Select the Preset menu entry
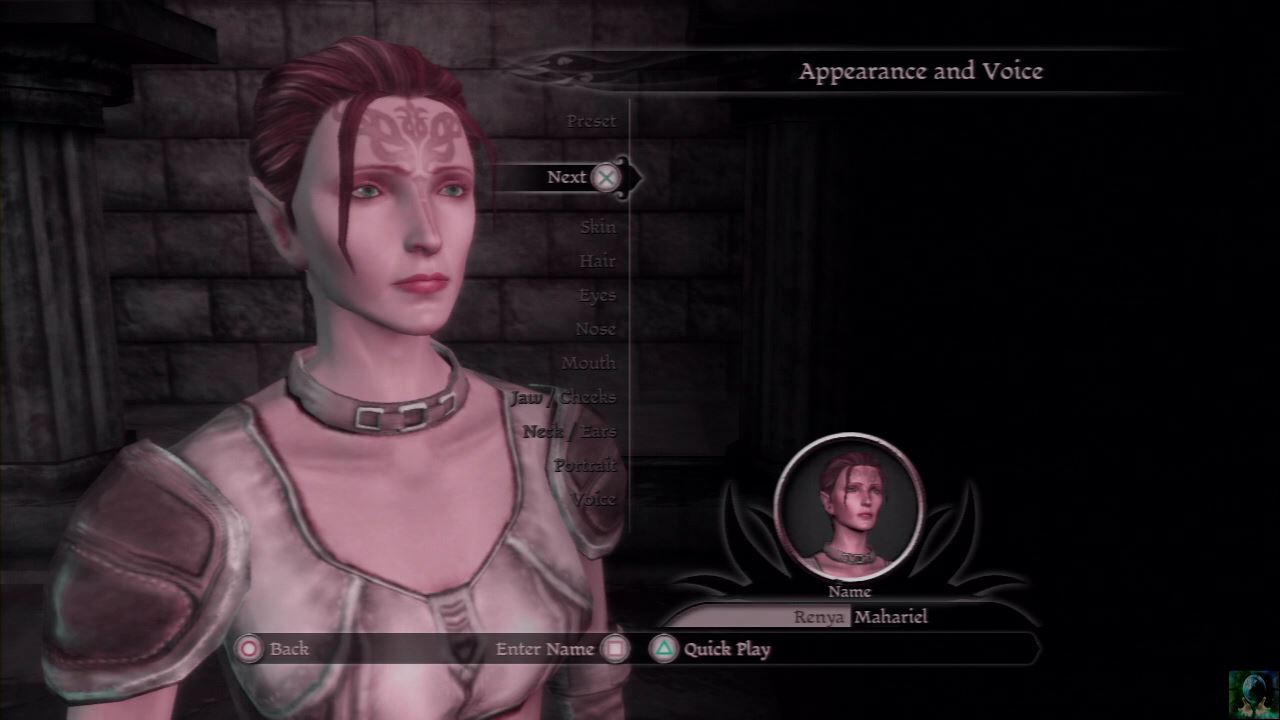Viewport: 1280px width, 720px height. pyautogui.click(x=591, y=121)
